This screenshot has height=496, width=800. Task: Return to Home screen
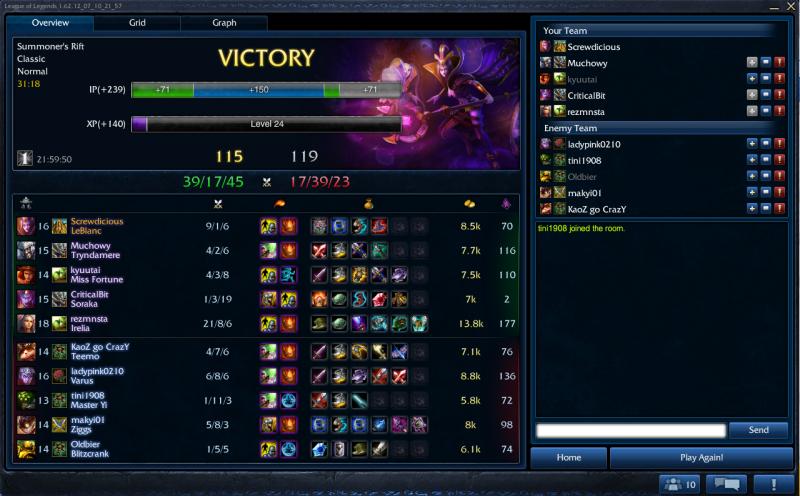pyautogui.click(x=568, y=458)
